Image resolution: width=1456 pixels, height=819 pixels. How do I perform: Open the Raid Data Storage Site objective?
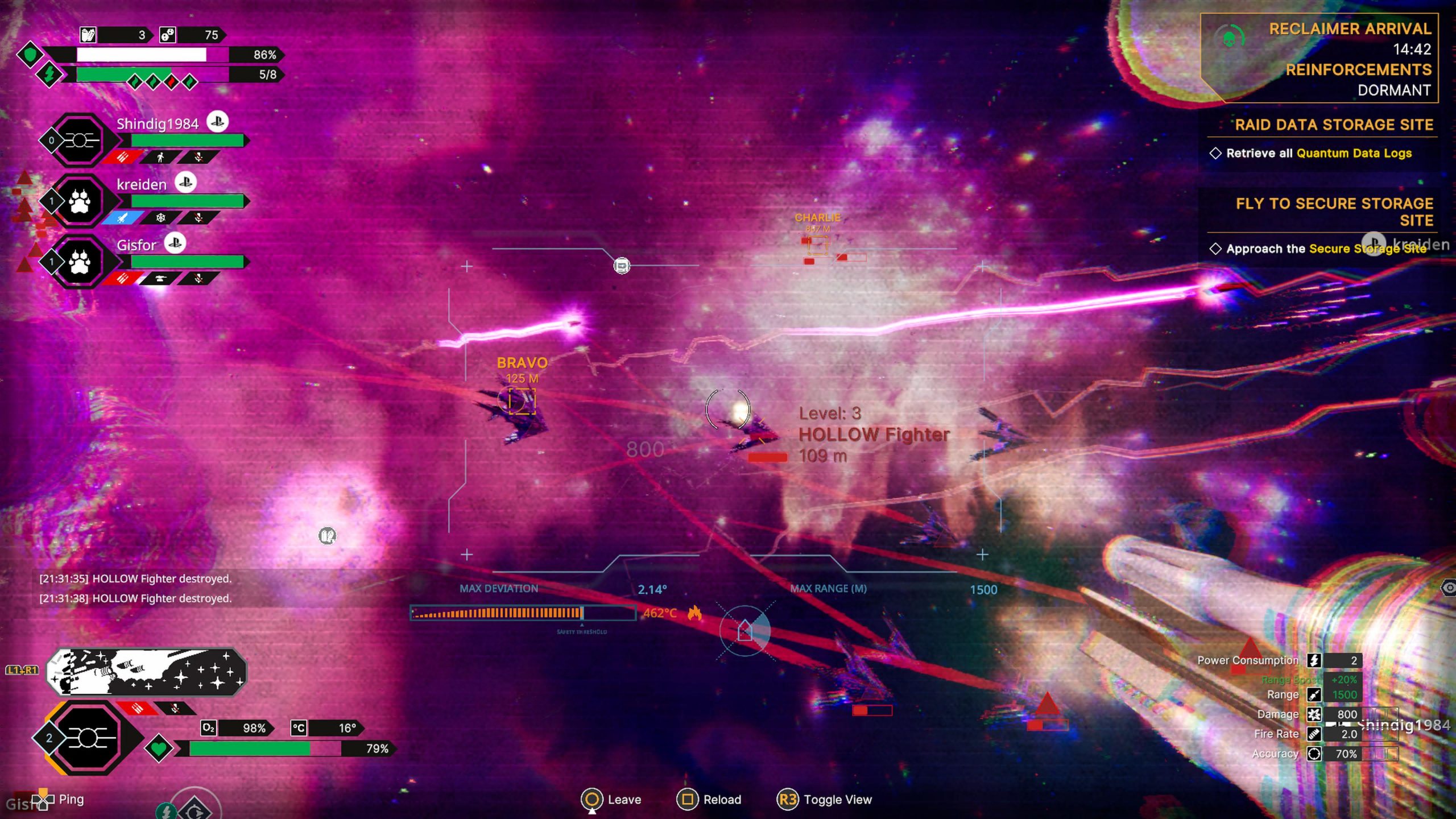[1333, 125]
